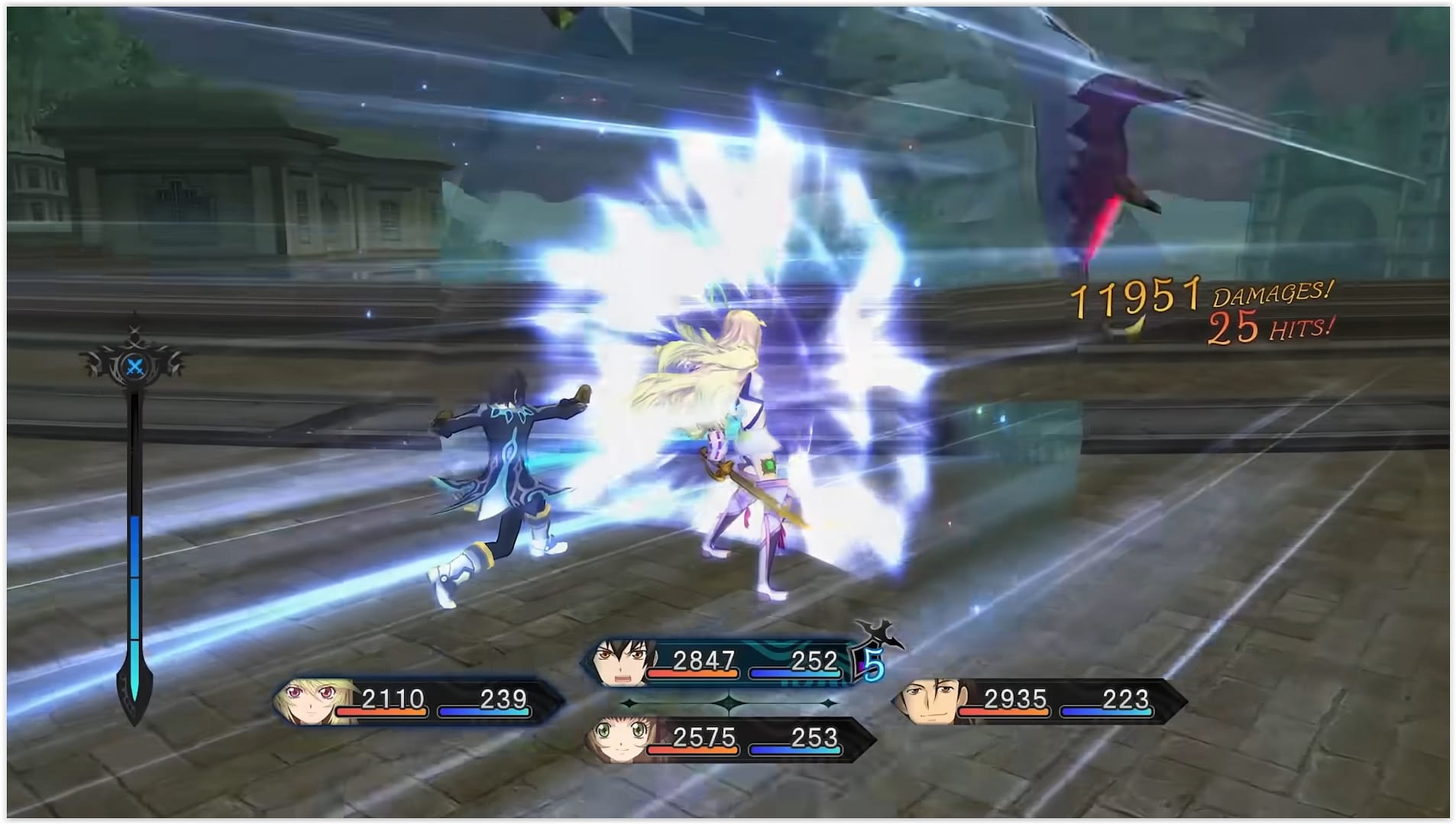Choose Leia's green-eyed portrait panel
Image resolution: width=1456 pixels, height=824 pixels.
[620, 739]
